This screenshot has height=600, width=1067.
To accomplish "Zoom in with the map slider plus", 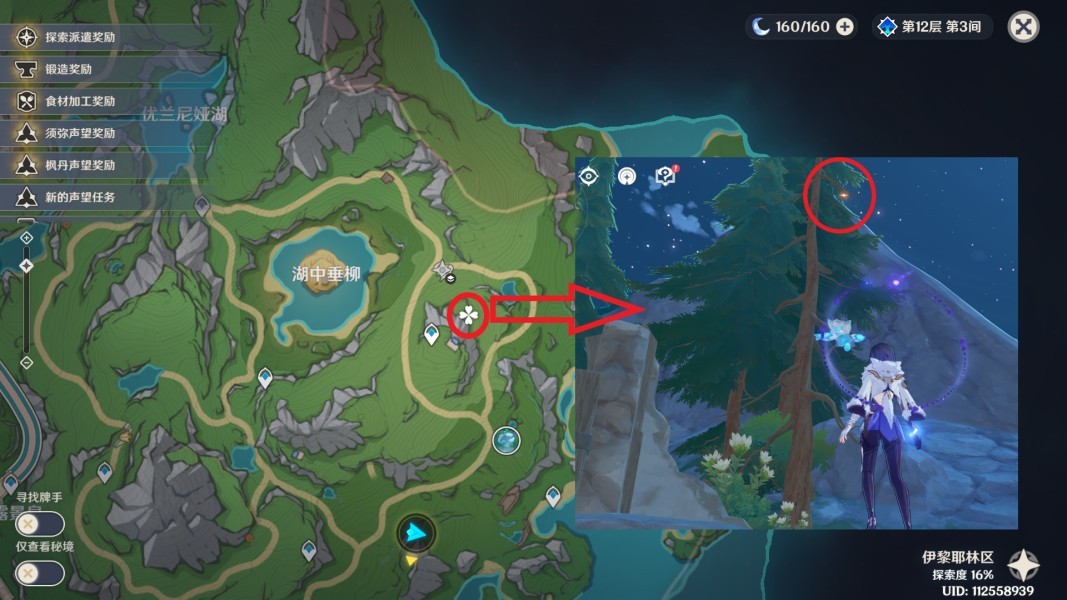I will point(26,238).
